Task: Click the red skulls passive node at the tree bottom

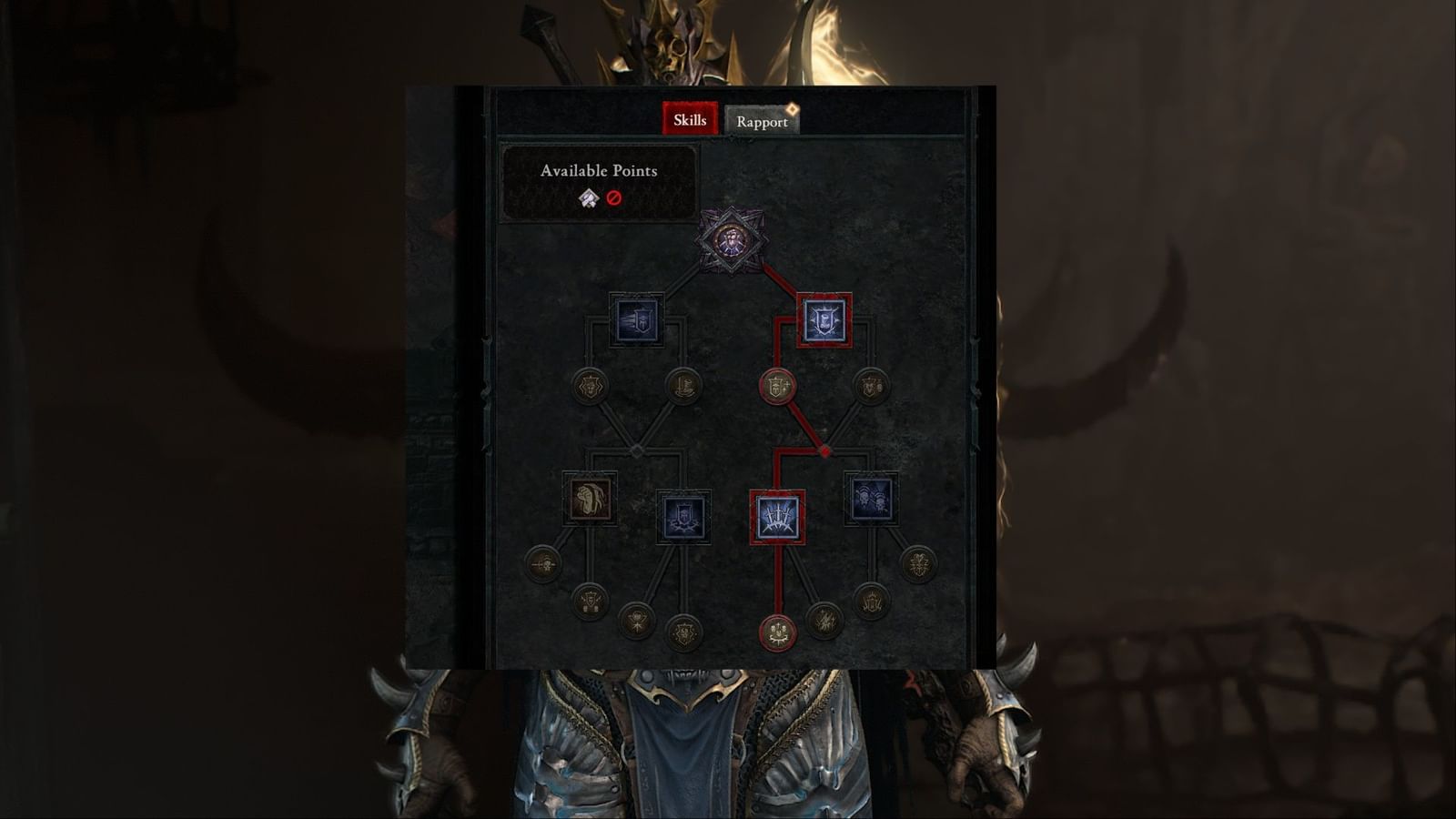Action: [776, 633]
